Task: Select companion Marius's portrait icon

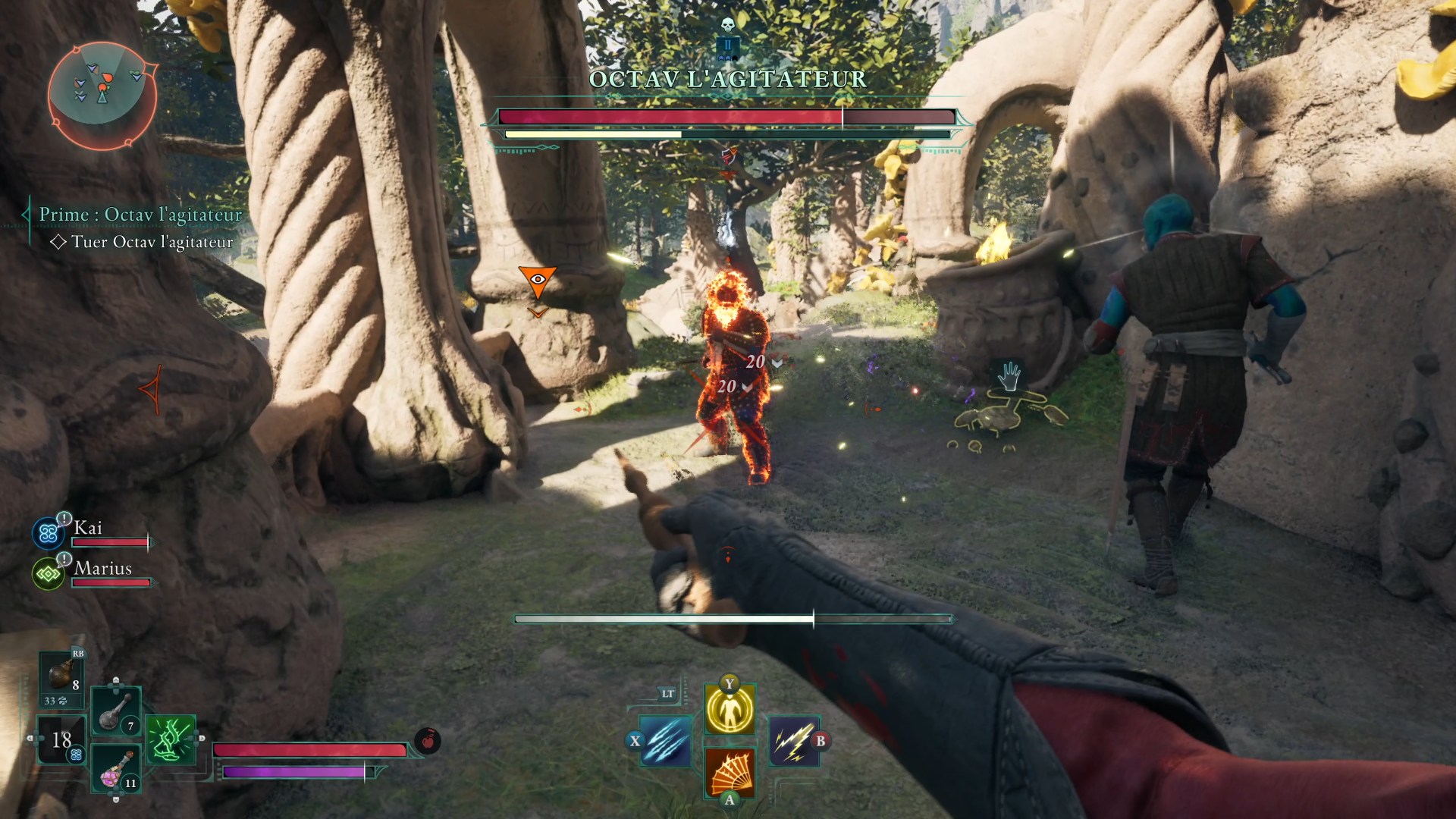Action: [x=48, y=574]
